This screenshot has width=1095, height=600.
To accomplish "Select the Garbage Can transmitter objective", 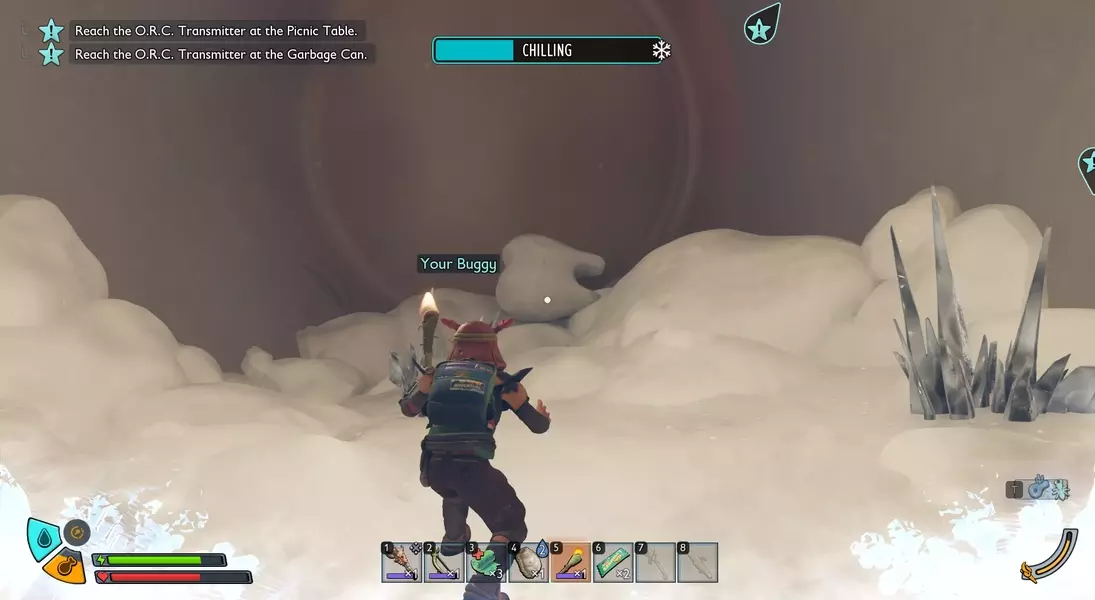I will (x=220, y=54).
